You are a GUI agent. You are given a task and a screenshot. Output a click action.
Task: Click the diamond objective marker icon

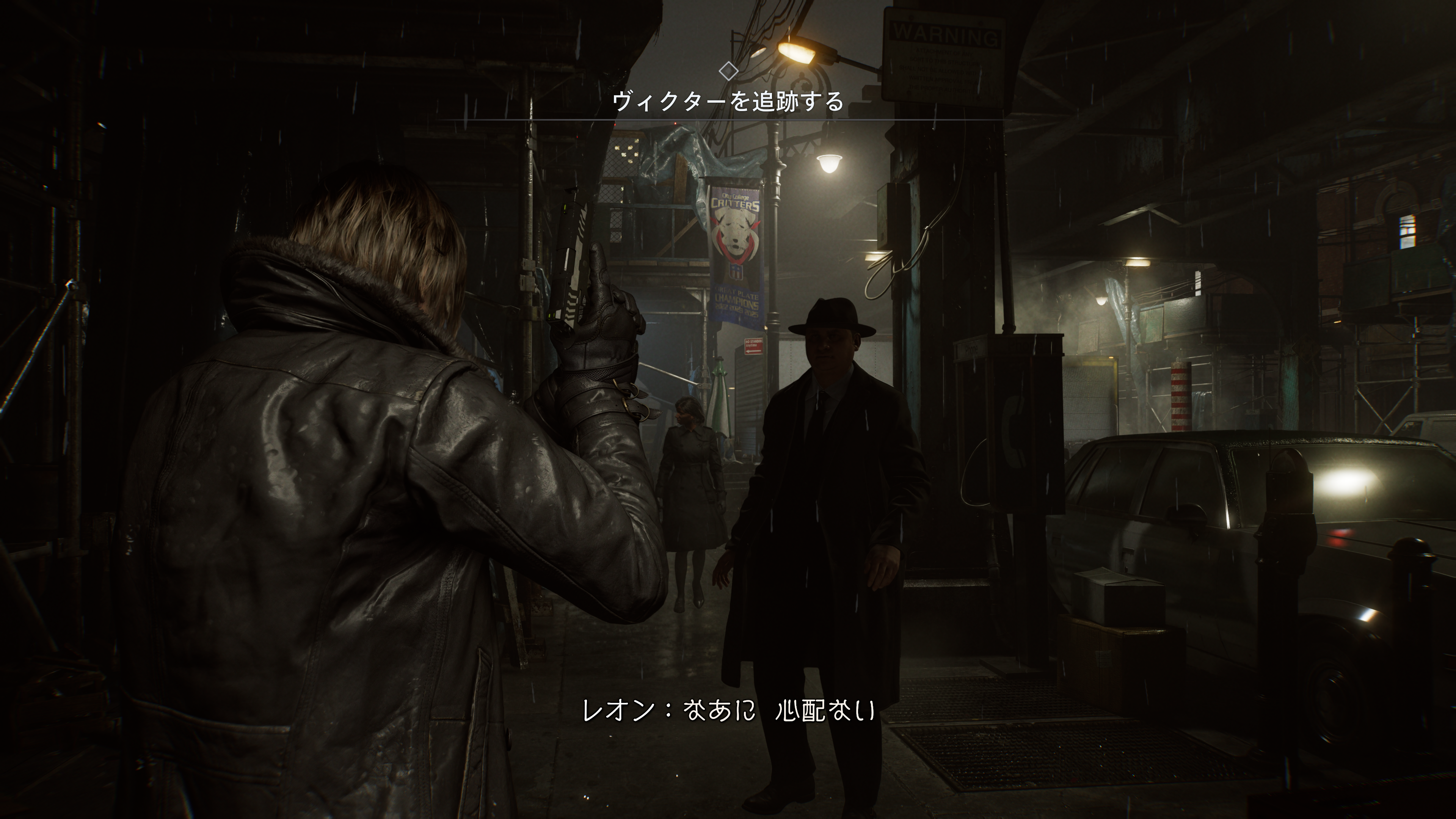coord(728,71)
